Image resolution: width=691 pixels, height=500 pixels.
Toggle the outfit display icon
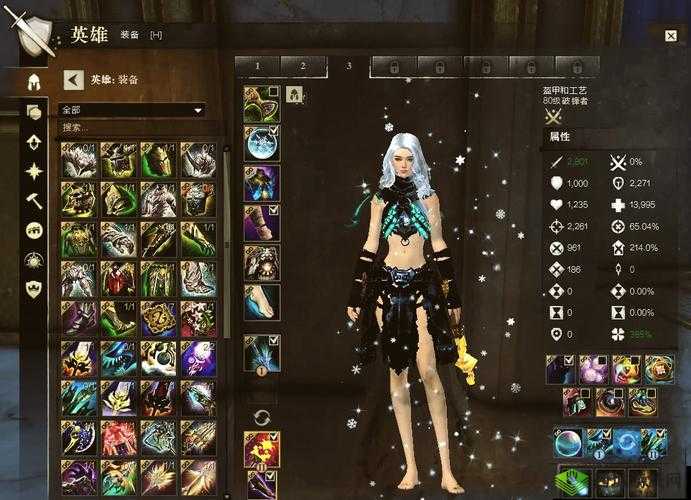click(295, 95)
